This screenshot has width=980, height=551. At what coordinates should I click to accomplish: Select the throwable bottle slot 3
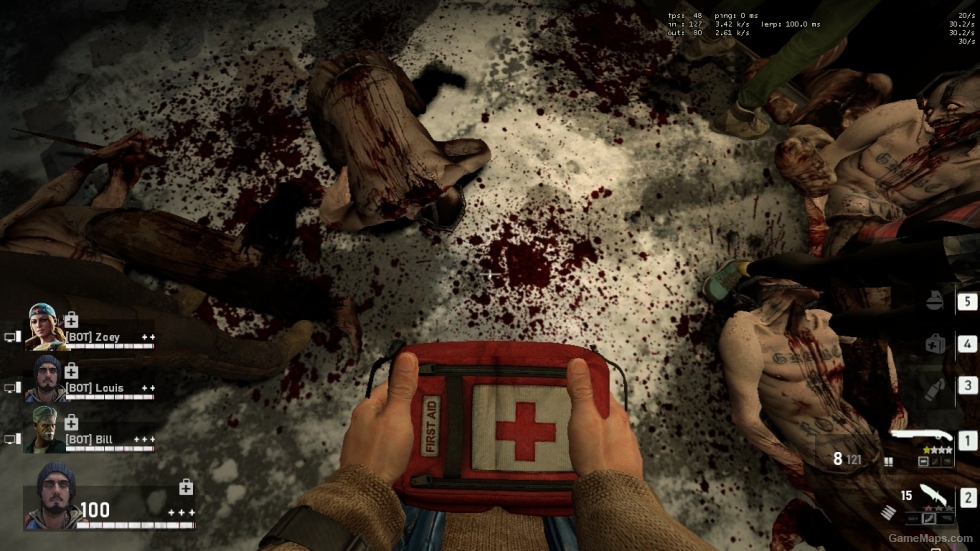pyautogui.click(x=935, y=387)
